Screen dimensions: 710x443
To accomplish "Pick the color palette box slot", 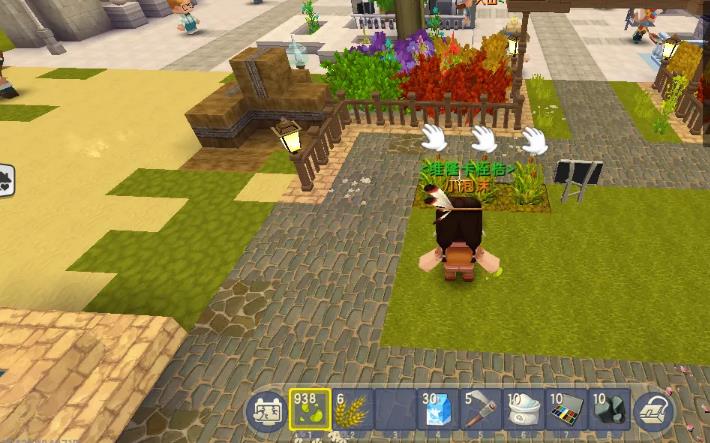I will pos(566,410).
